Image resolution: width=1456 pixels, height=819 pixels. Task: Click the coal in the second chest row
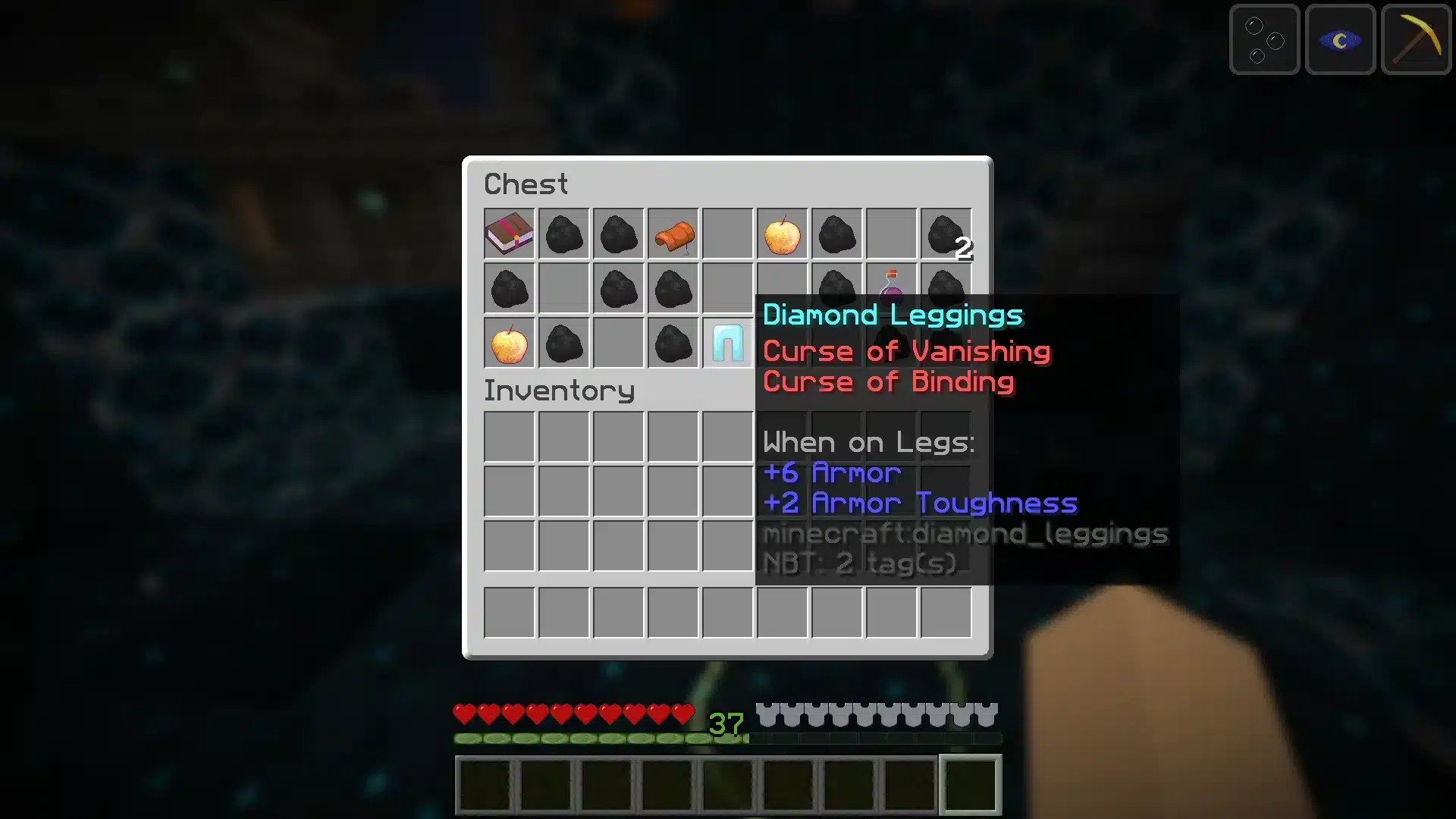coord(508,288)
